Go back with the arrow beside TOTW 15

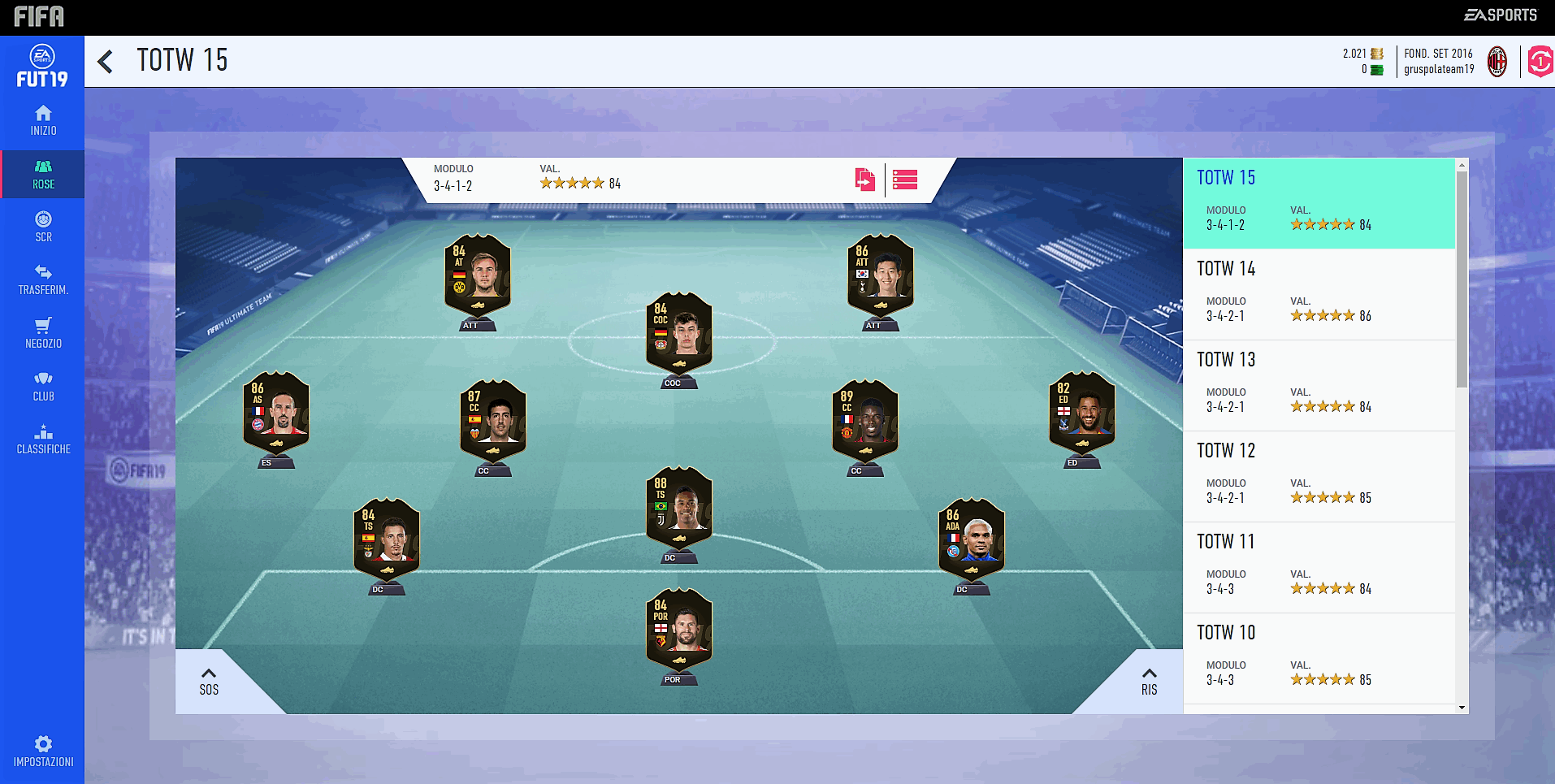click(106, 62)
